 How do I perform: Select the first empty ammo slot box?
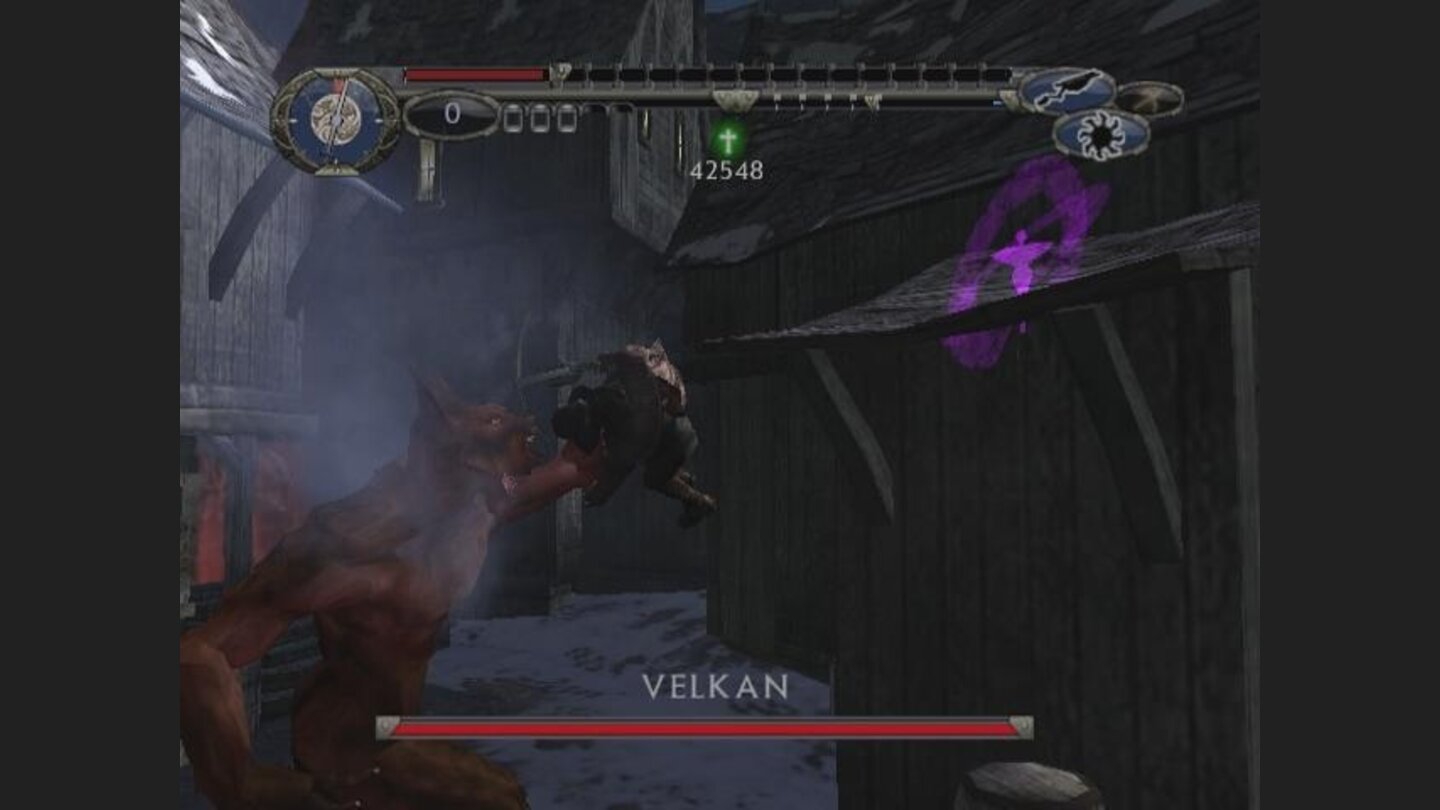click(511, 117)
